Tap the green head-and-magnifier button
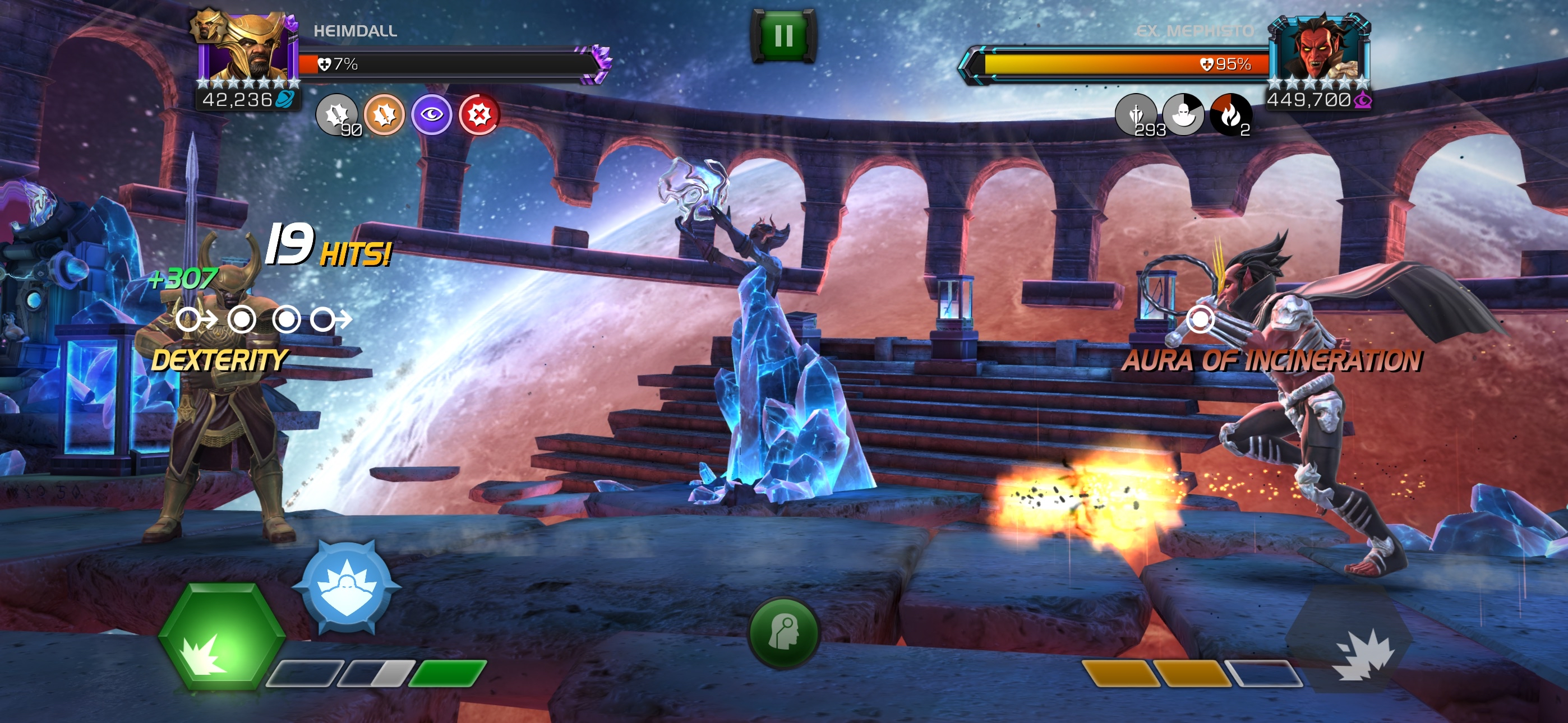This screenshot has width=1568, height=723. pos(783,633)
